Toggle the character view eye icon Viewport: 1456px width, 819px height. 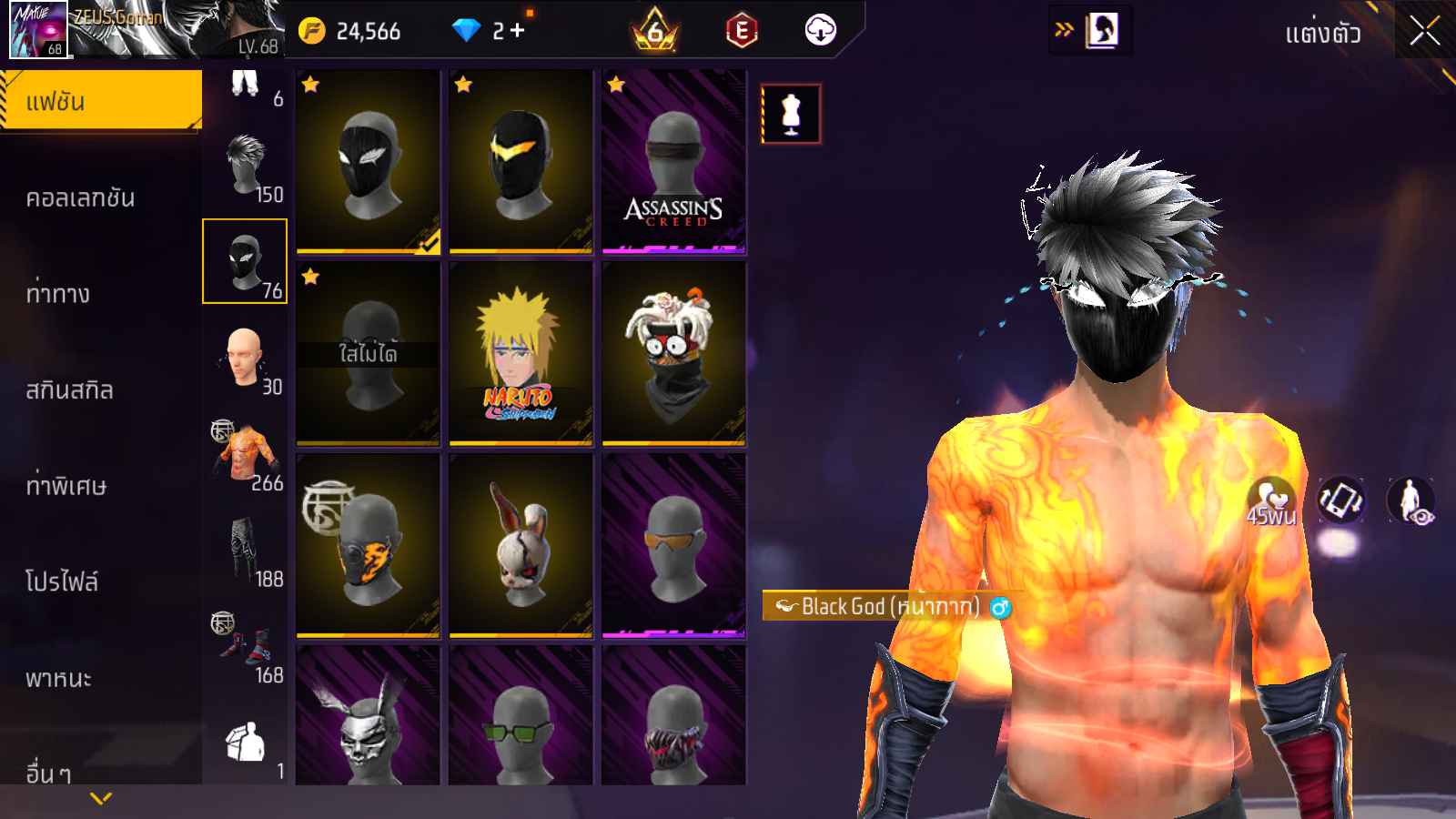tap(1410, 500)
